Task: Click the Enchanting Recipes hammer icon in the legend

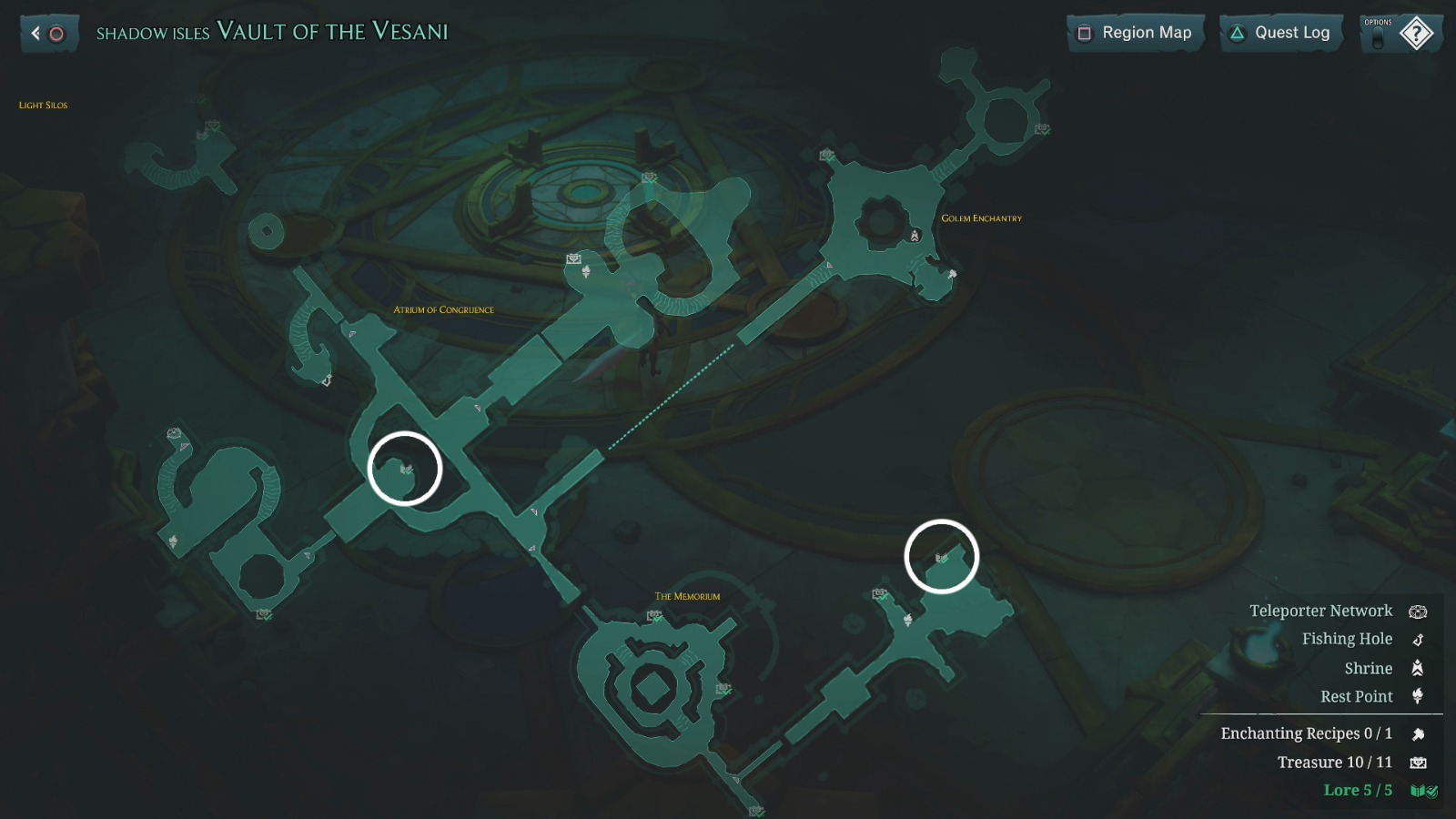Action: (1420, 733)
